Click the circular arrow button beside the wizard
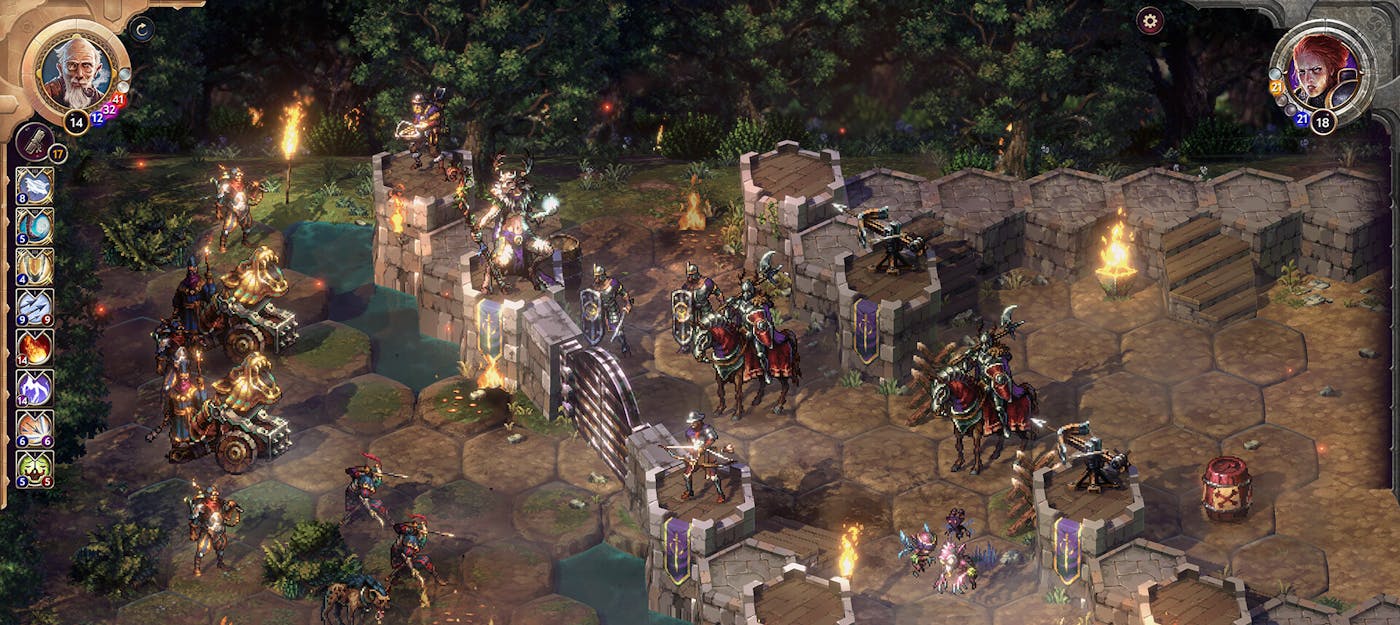The width and height of the screenshot is (1400, 625). pos(141,29)
